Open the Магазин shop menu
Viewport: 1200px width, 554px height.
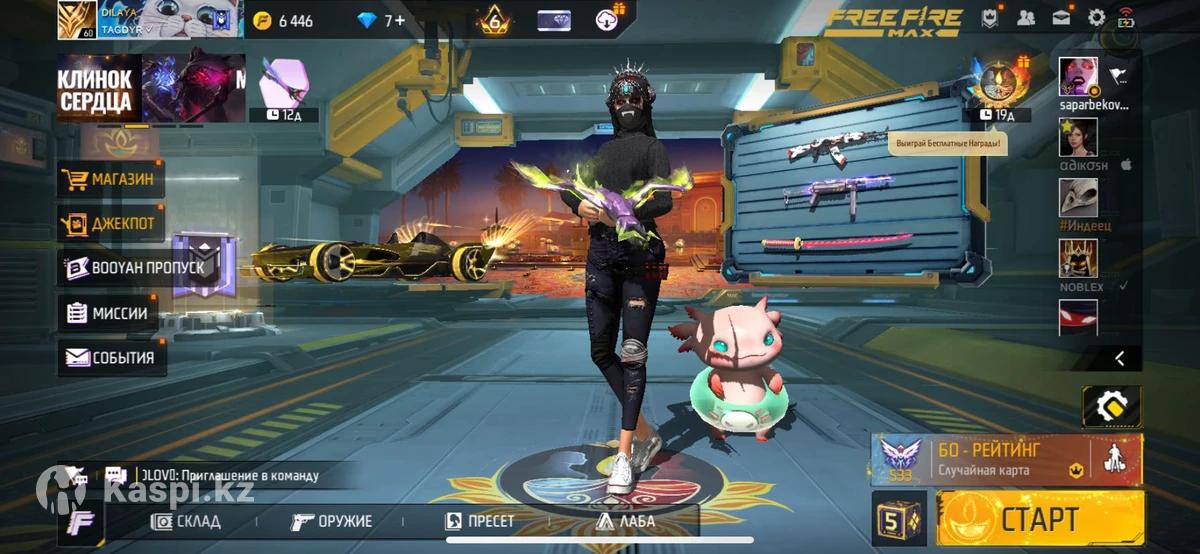[111, 180]
